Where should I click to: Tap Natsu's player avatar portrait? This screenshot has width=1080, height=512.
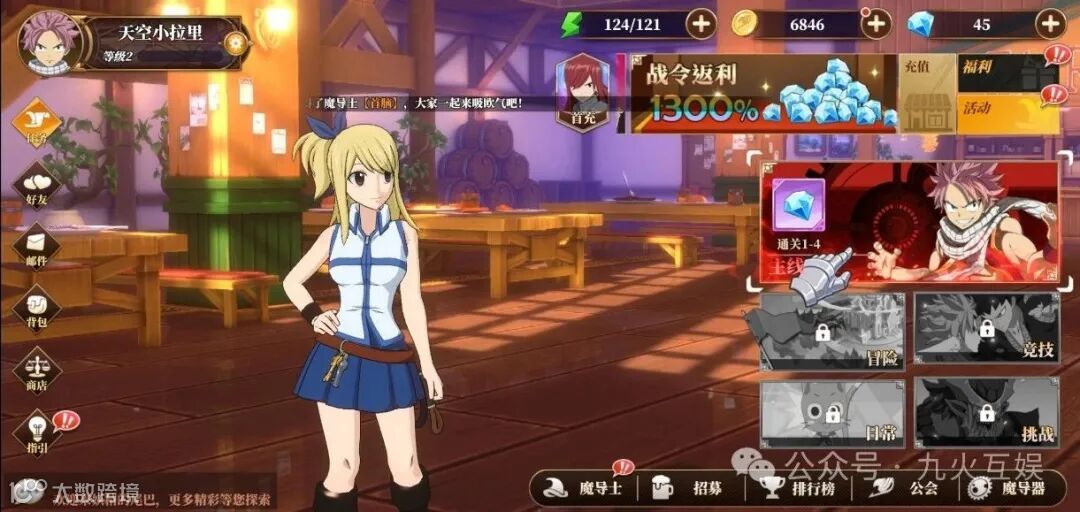pyautogui.click(x=48, y=42)
